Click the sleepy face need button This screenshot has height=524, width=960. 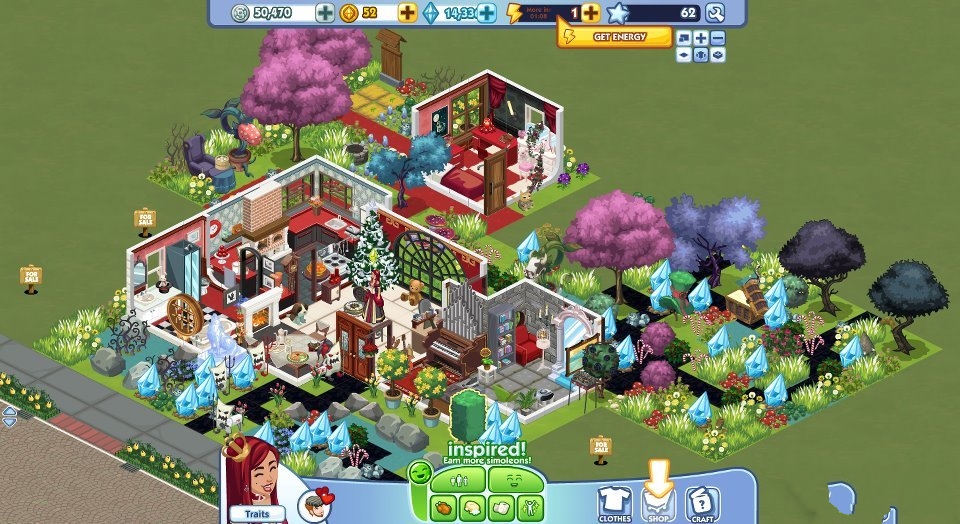[x=513, y=481]
